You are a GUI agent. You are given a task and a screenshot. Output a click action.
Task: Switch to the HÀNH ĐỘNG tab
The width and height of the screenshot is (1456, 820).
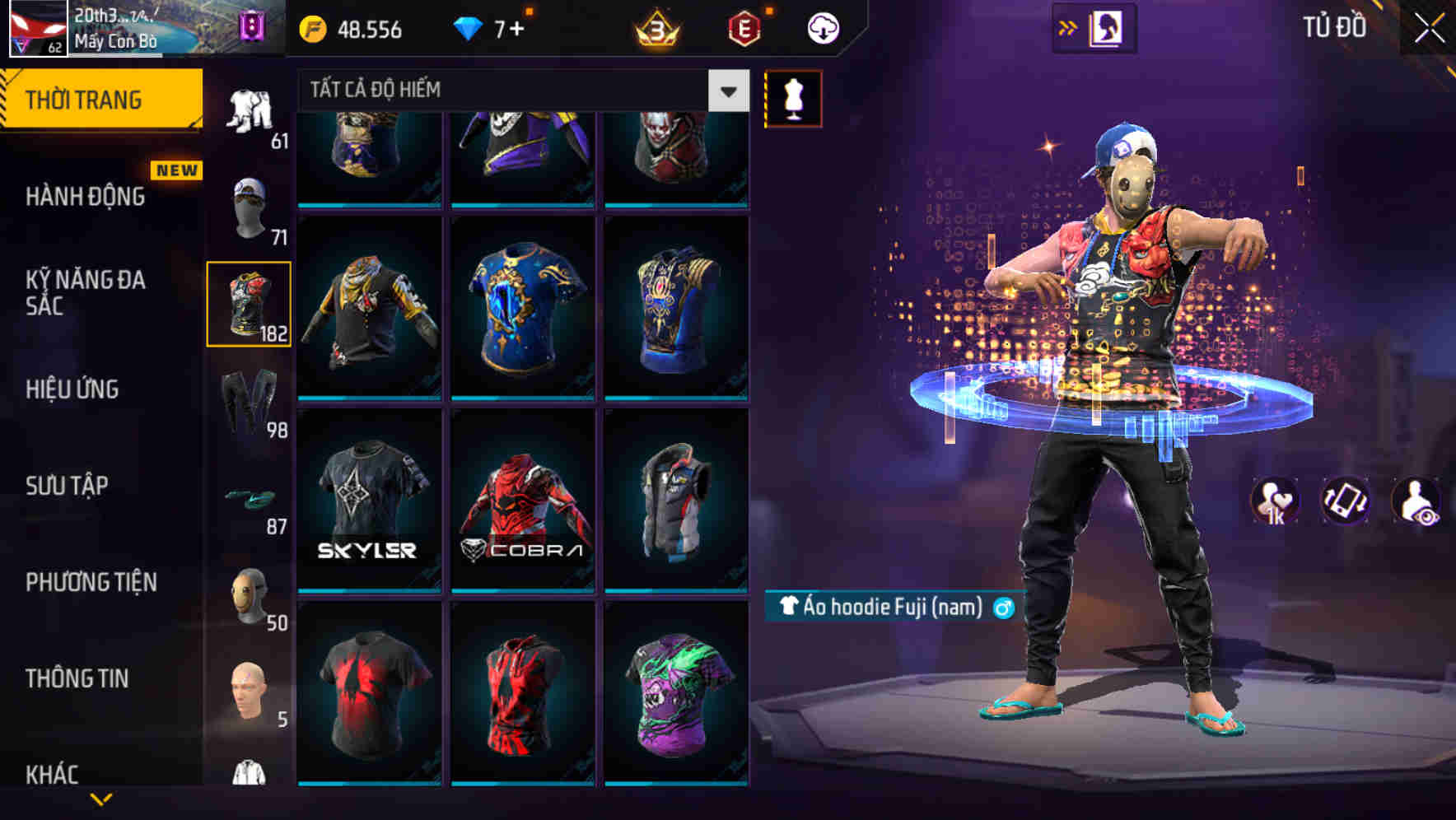tap(86, 196)
